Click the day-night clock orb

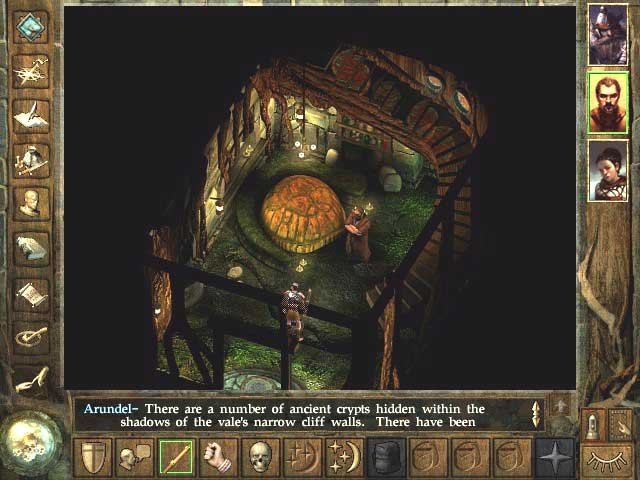tap(33, 440)
